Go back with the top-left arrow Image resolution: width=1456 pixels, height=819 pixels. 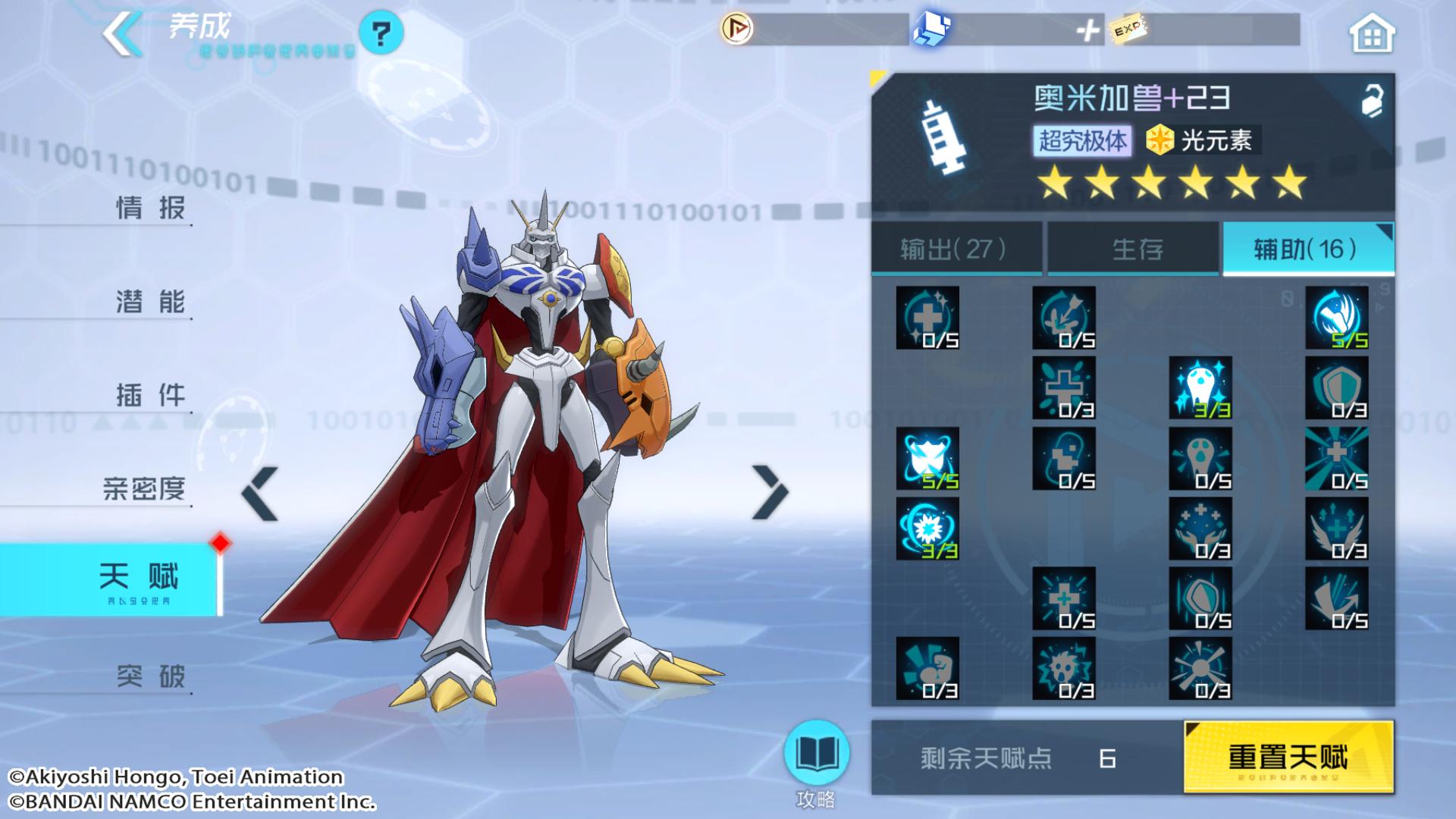coord(123,33)
